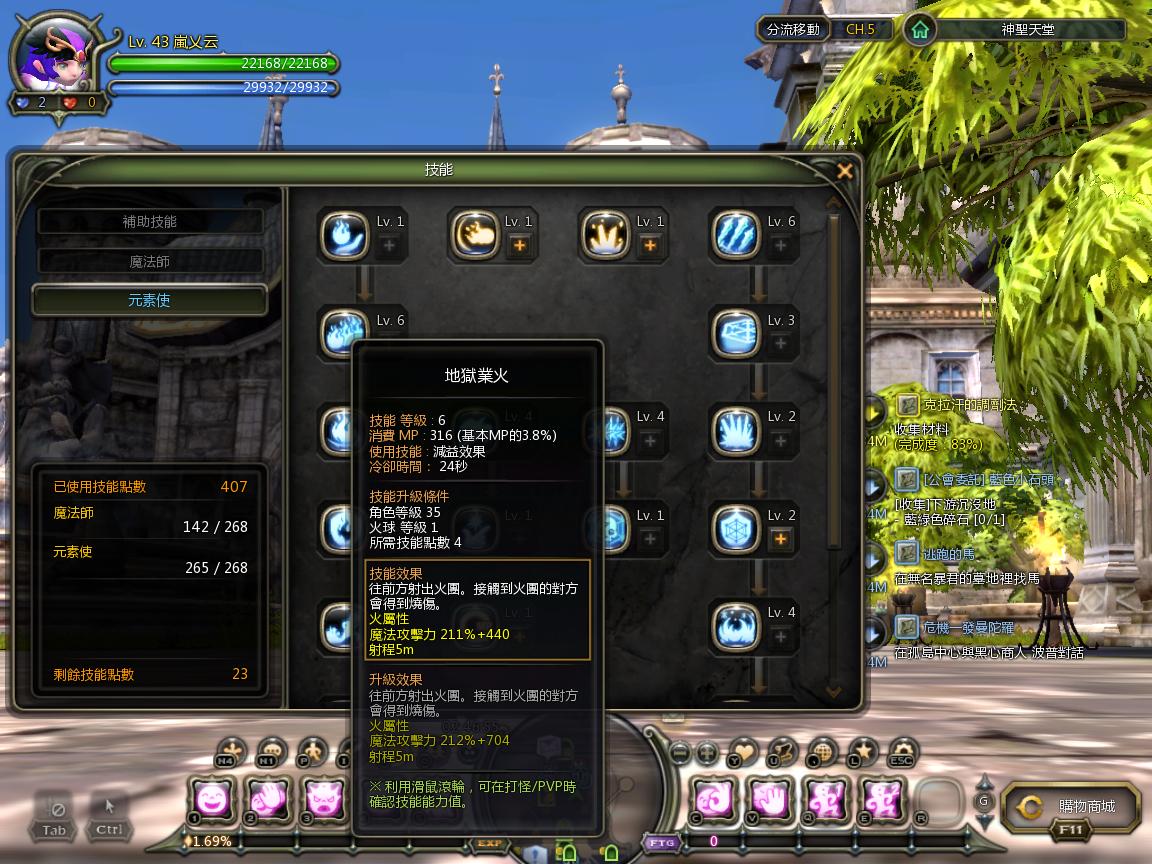
Task: Switch to the 補助技能 tab
Action: pyautogui.click(x=150, y=222)
